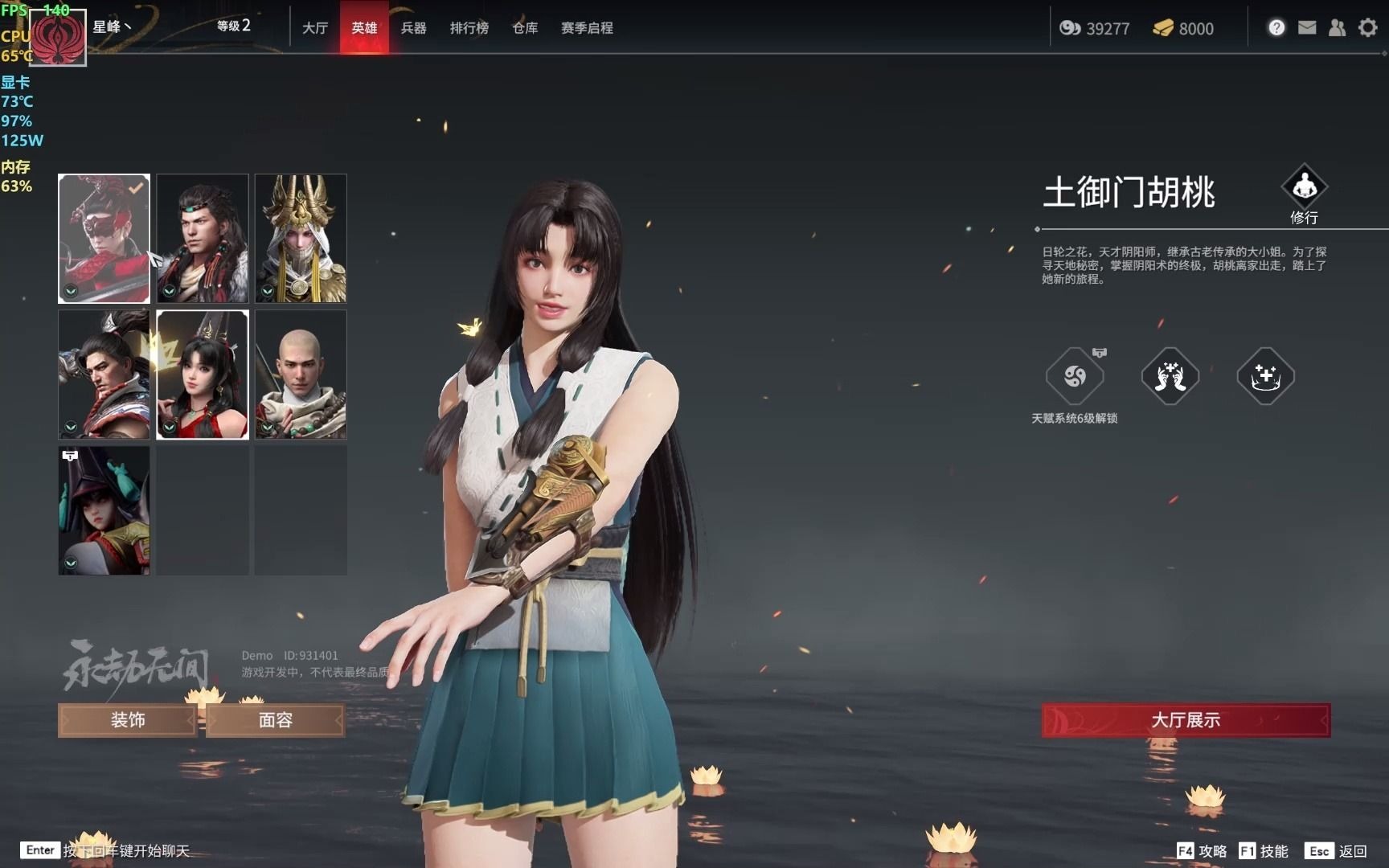
Task: Click the coin currency icon showing 39277
Action: tap(1069, 28)
